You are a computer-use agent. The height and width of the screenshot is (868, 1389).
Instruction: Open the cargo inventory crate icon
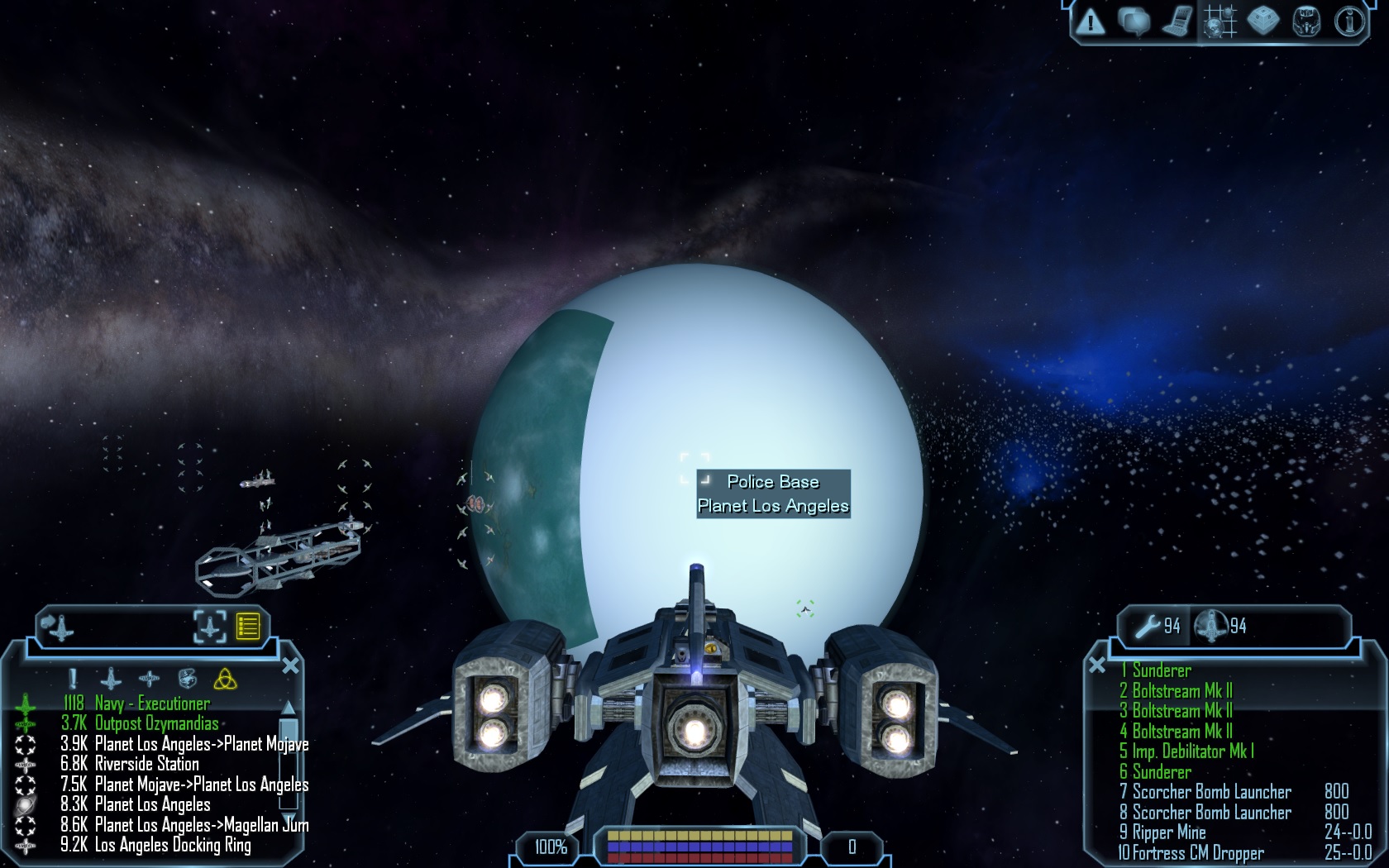[1263, 21]
